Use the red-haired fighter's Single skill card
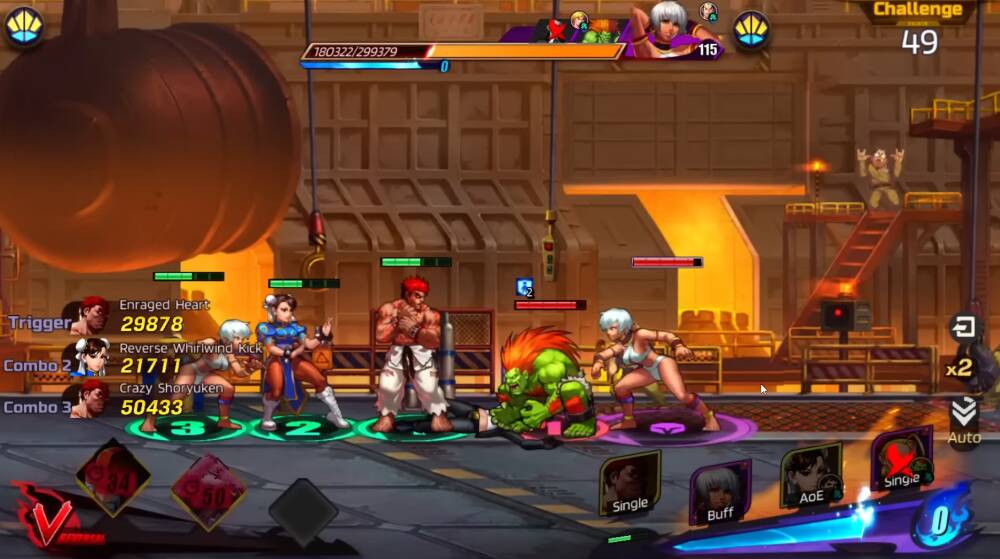 point(630,484)
